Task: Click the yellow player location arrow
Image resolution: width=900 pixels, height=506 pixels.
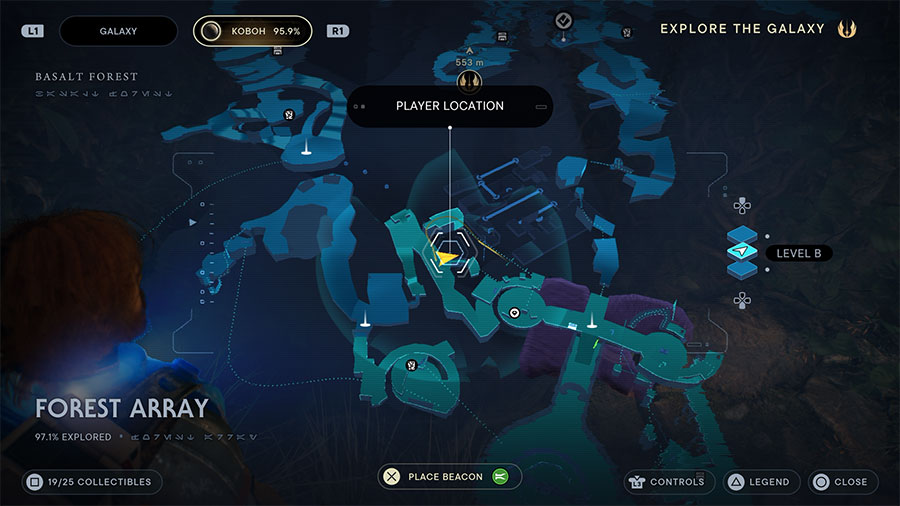Action: 446,257
